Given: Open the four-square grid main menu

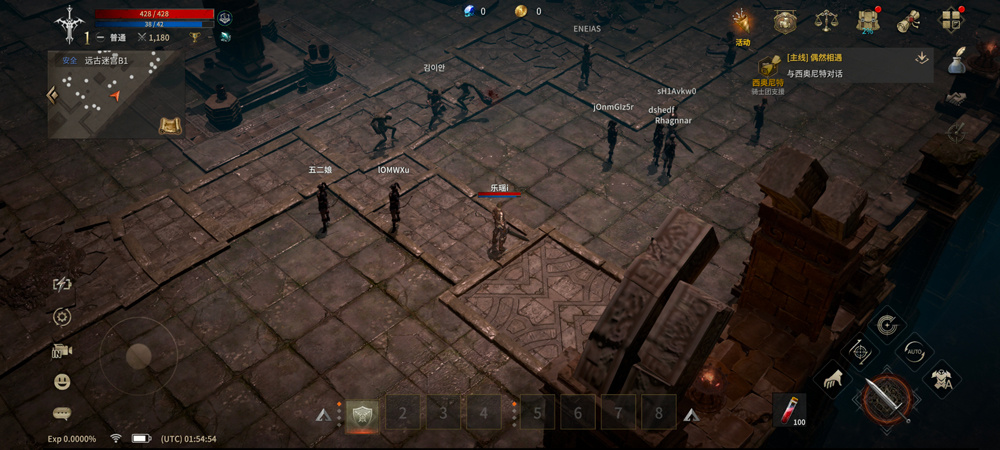Looking at the screenshot, I should point(951,21).
